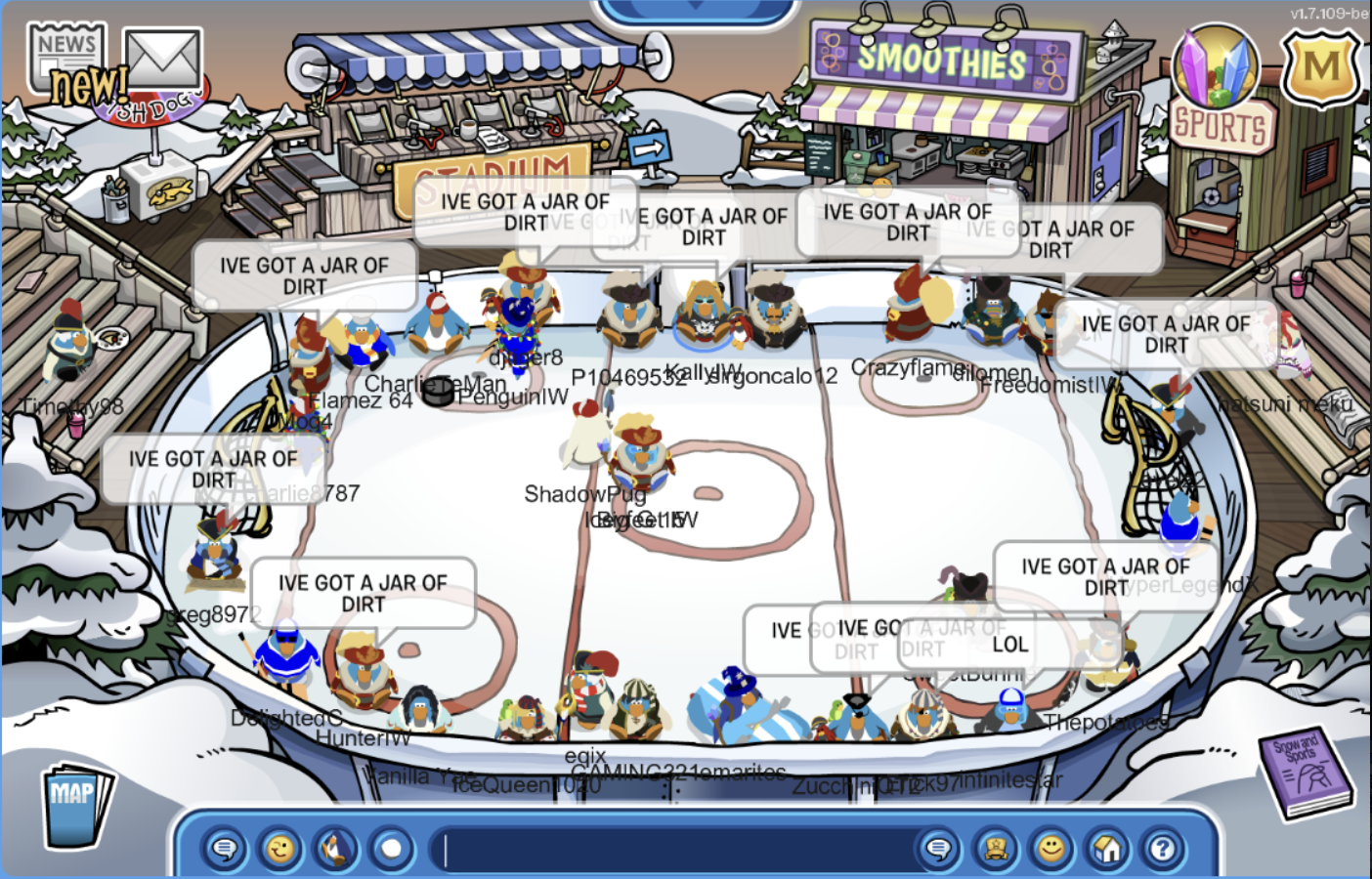Open the safe chat messages menu
Image resolution: width=1372 pixels, height=879 pixels.
point(225,848)
